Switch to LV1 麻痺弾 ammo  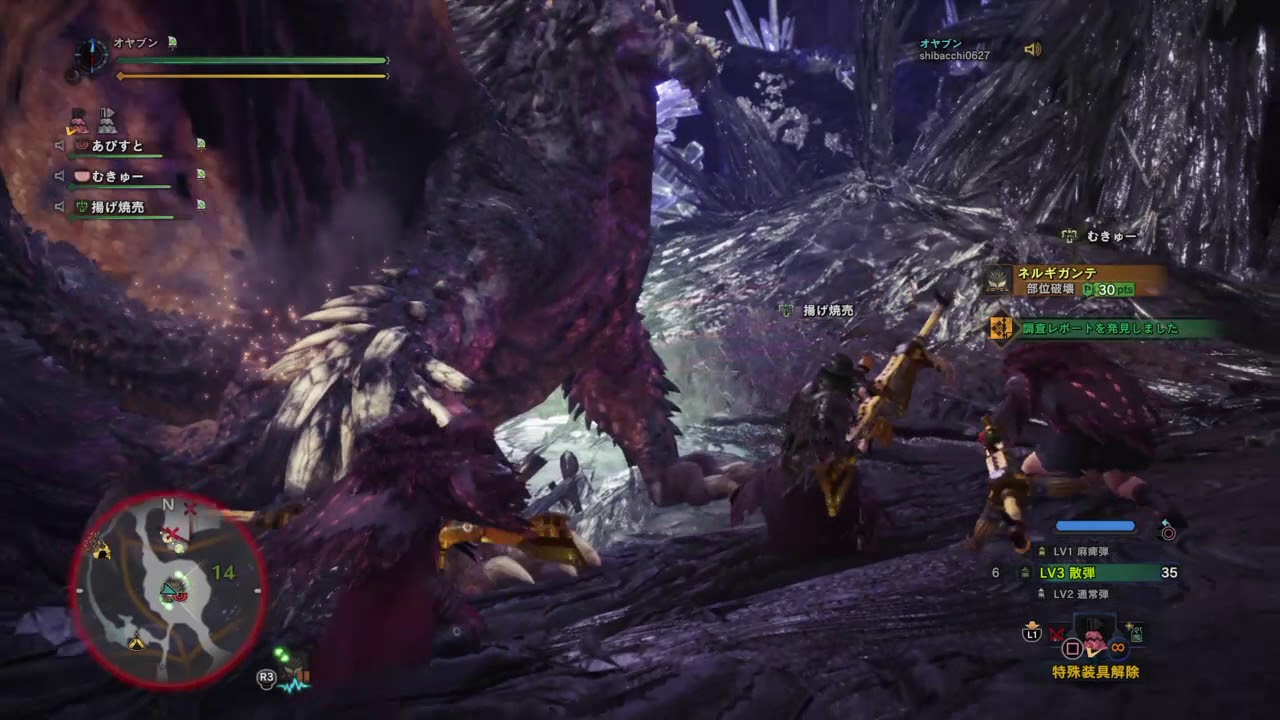coord(1080,551)
